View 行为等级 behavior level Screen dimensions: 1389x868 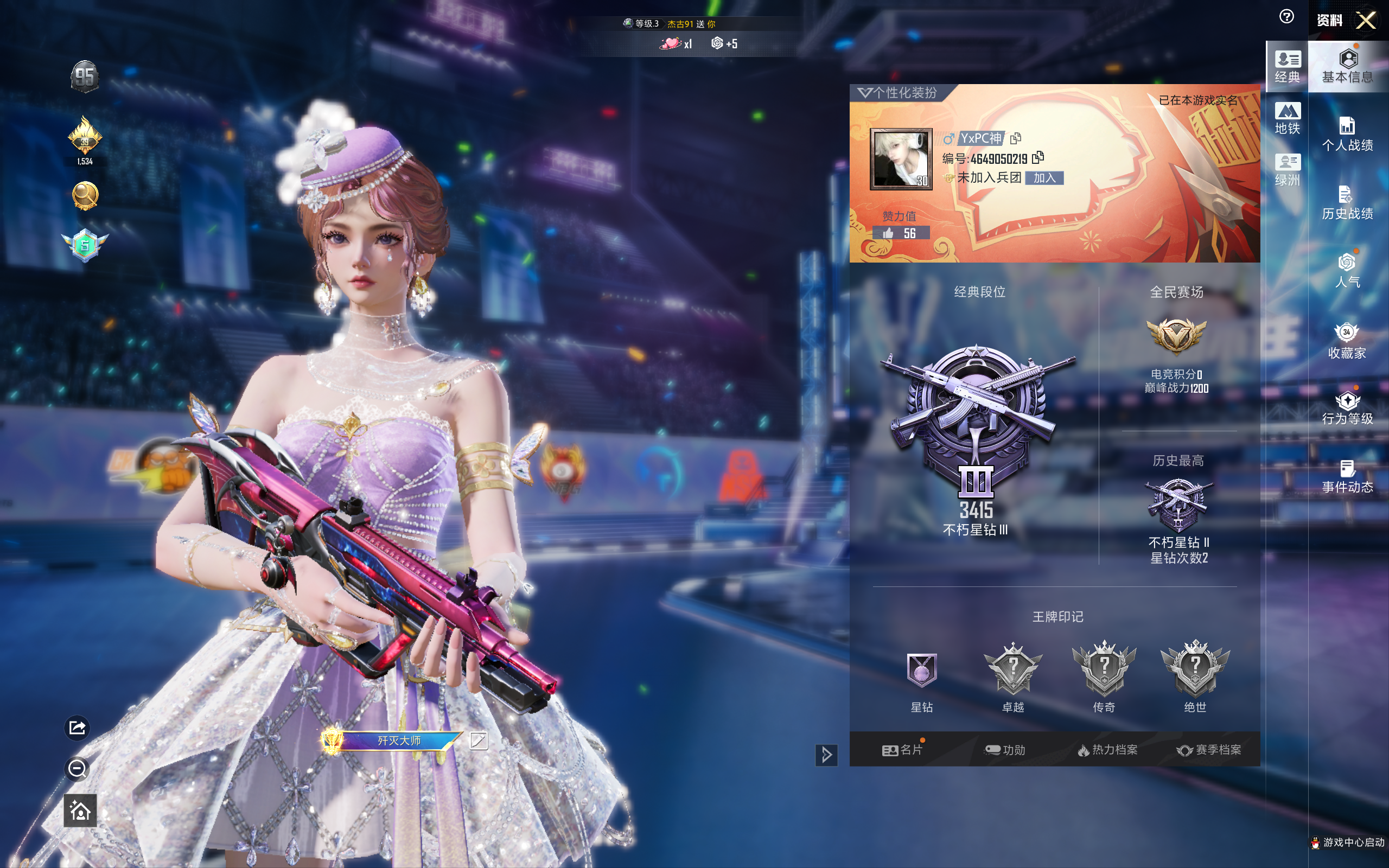(x=1347, y=408)
